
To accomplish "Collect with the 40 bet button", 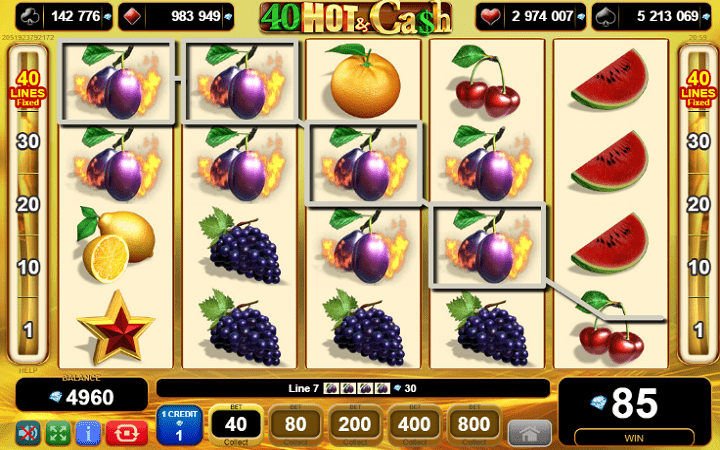I will click(x=236, y=424).
